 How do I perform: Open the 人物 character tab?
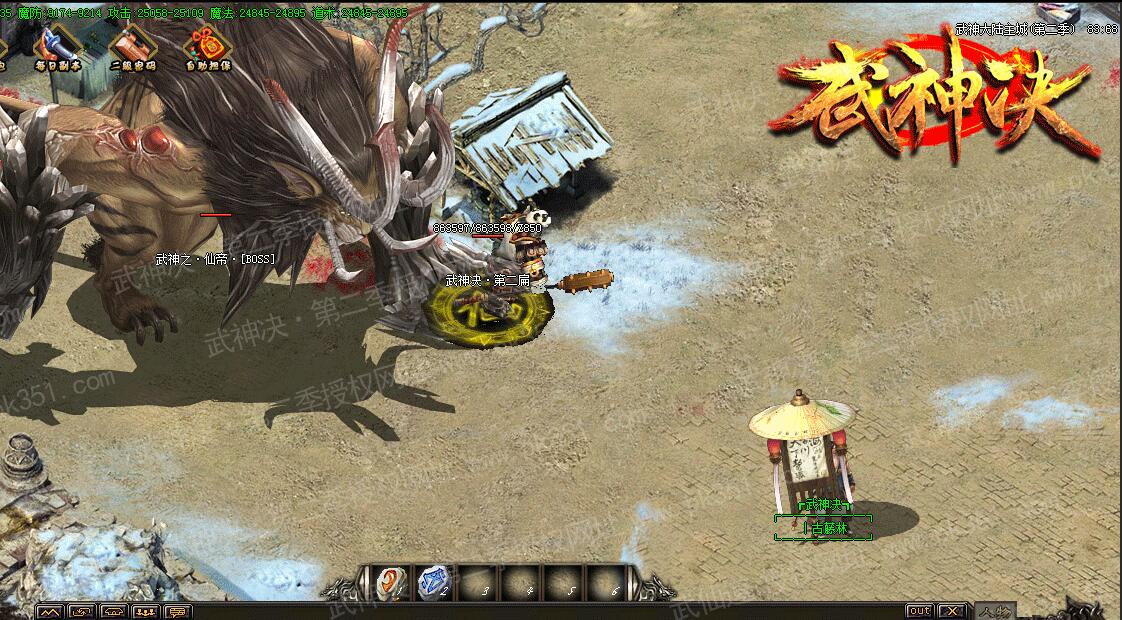[996, 611]
